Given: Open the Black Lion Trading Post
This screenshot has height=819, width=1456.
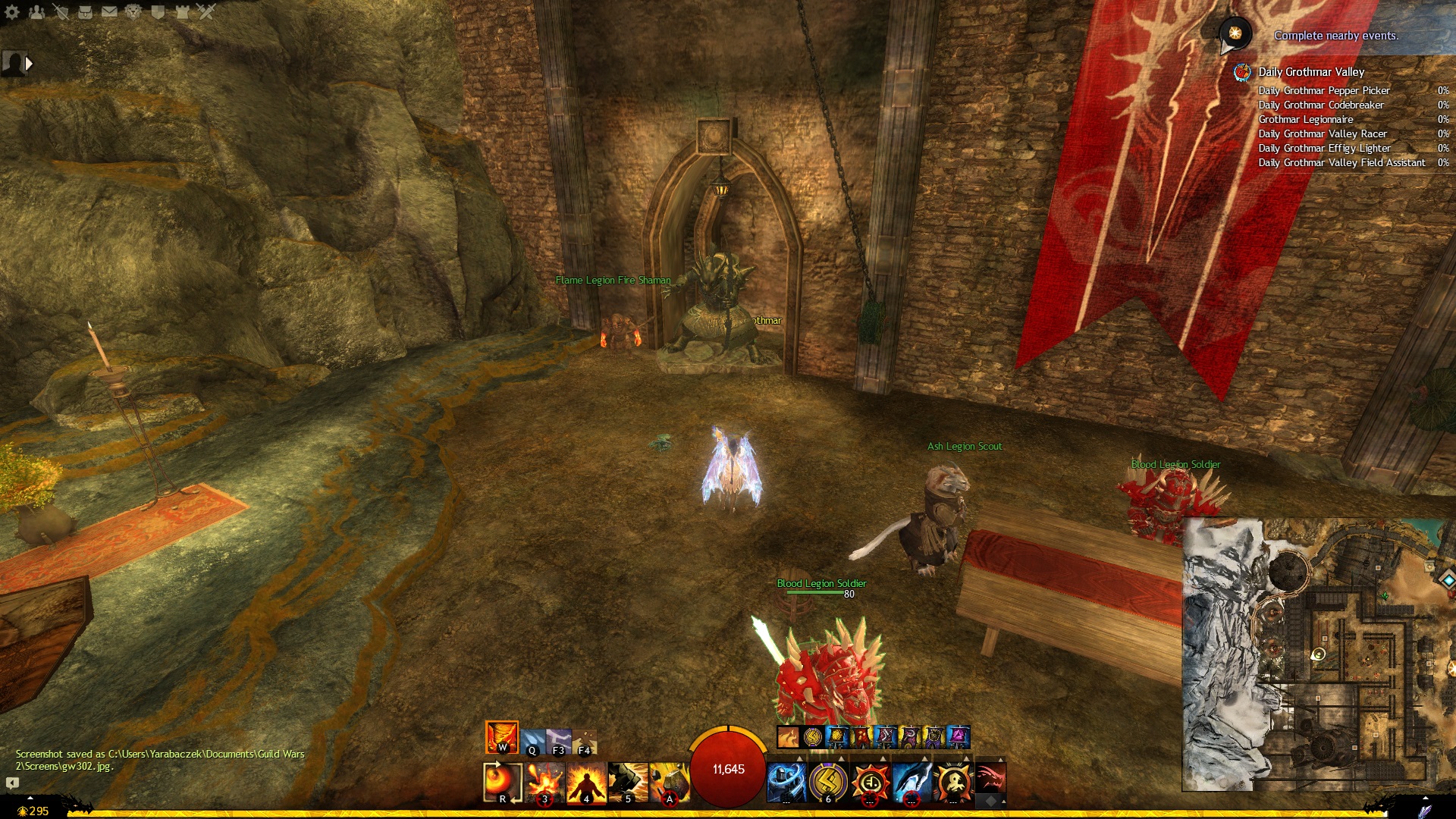Looking at the screenshot, I should click(x=133, y=12).
